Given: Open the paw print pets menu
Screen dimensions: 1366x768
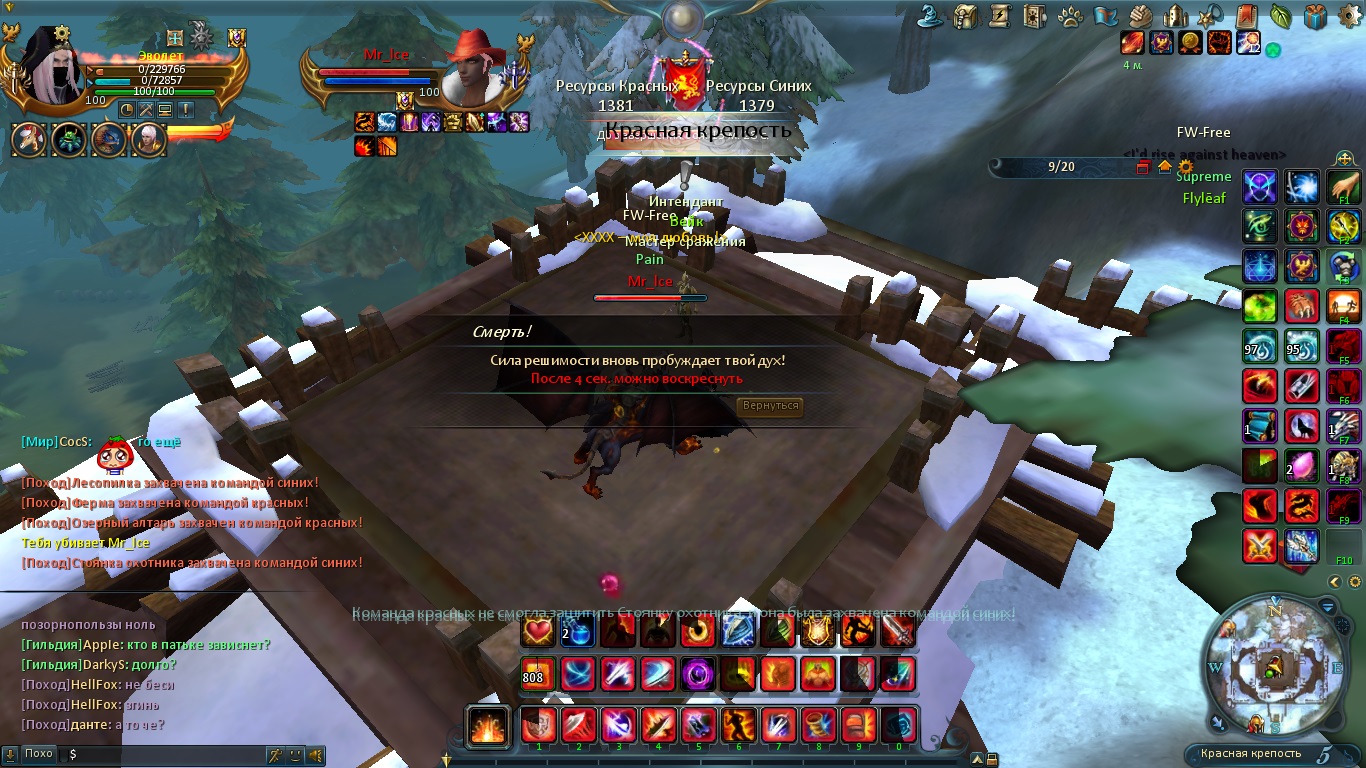Looking at the screenshot, I should click(1070, 16).
